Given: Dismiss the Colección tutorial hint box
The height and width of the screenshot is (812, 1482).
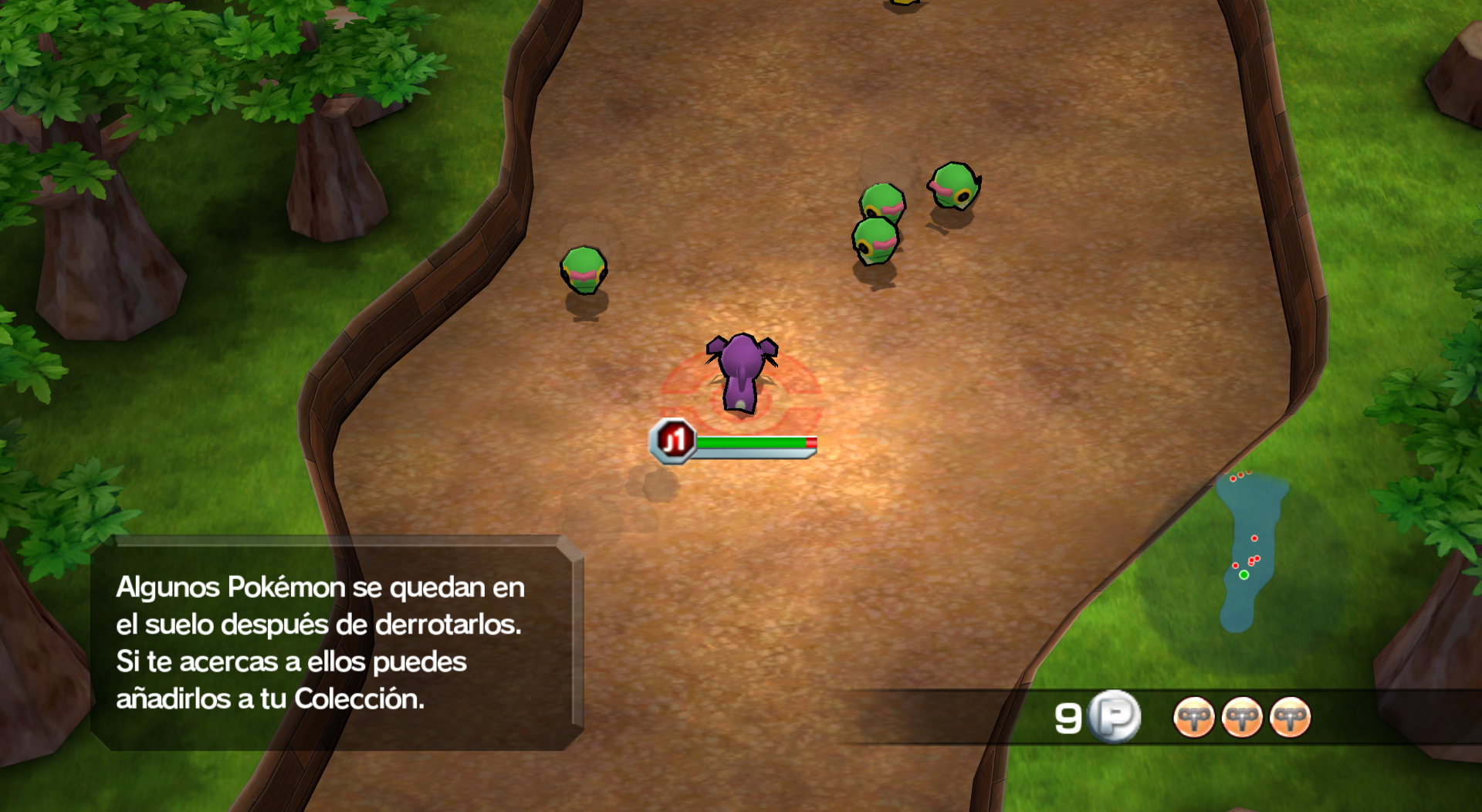Looking at the screenshot, I should coord(337,642).
